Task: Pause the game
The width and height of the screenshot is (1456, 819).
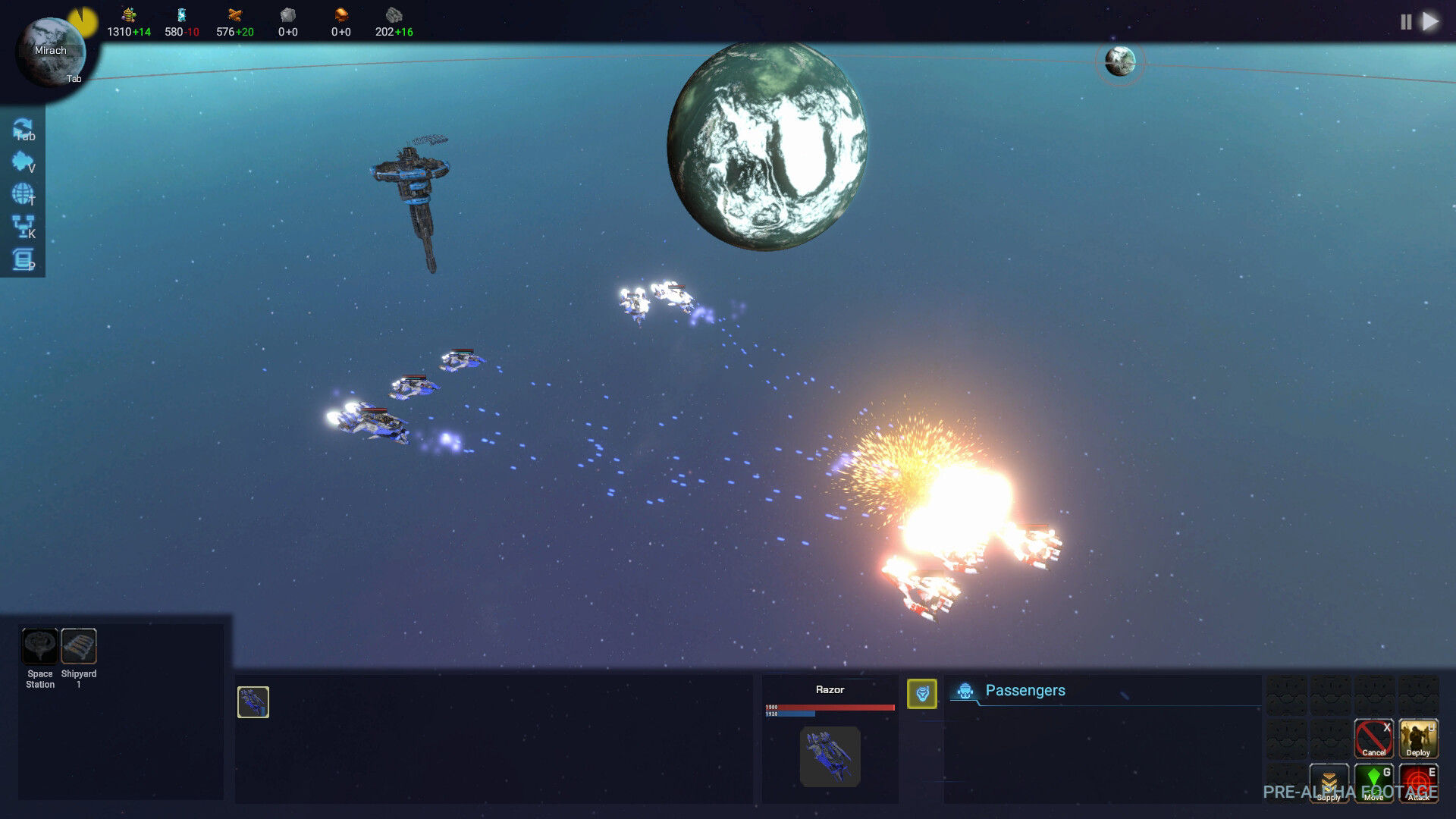Action: pyautogui.click(x=1407, y=21)
